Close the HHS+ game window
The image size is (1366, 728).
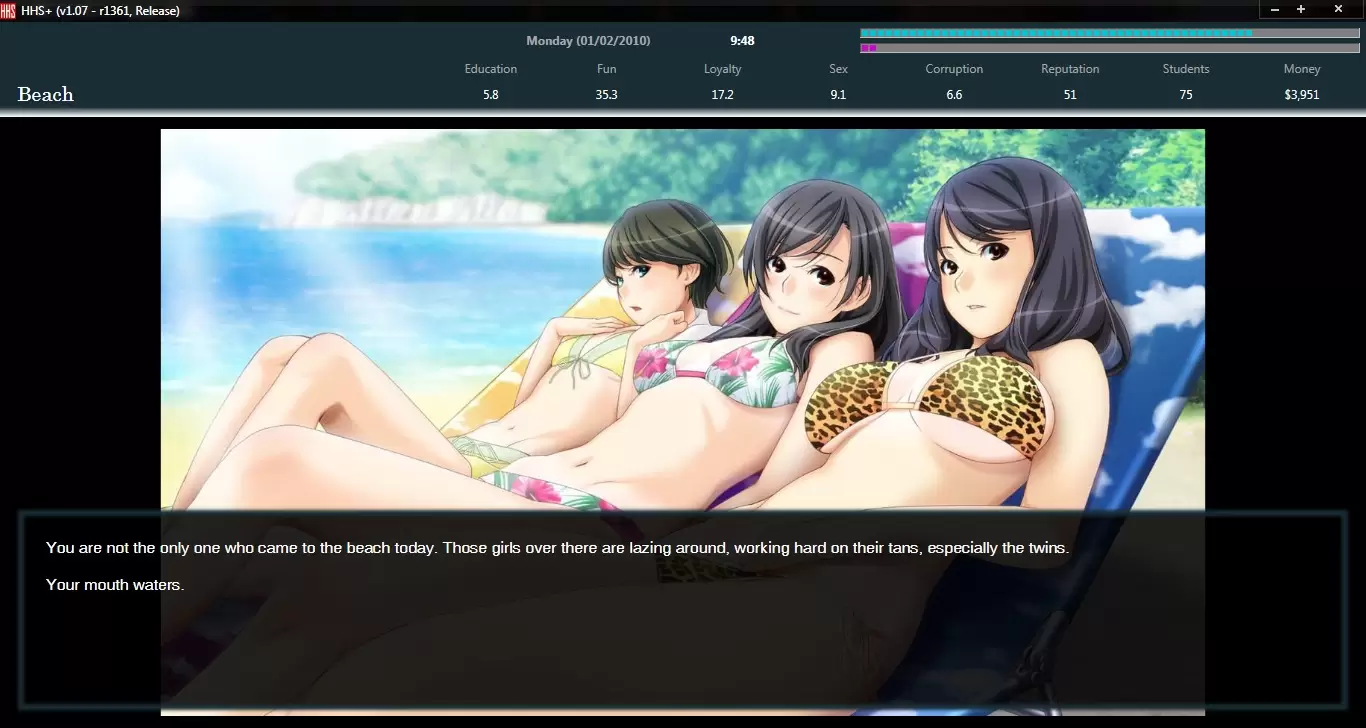tap(1338, 9)
